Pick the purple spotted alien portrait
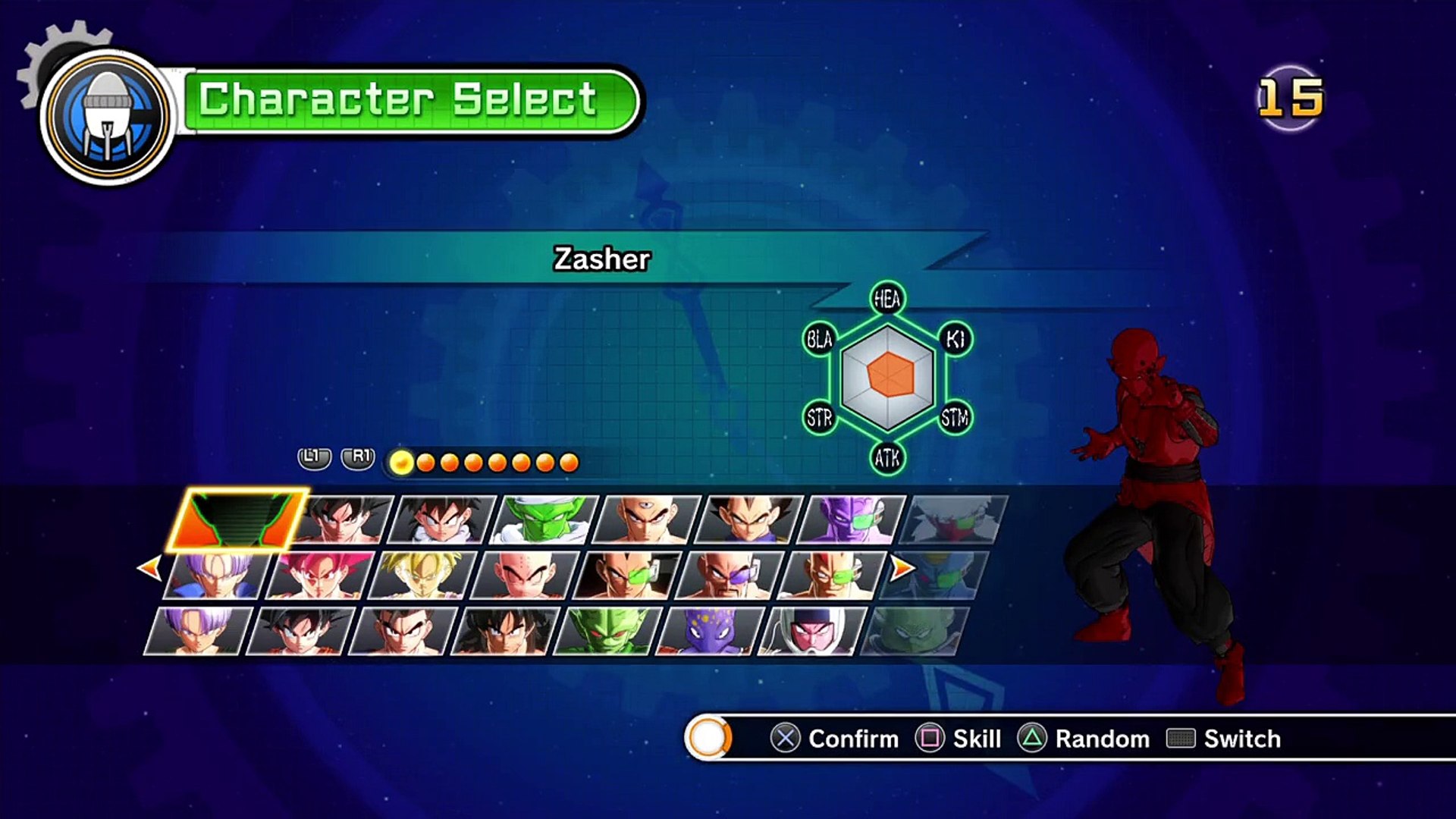Image resolution: width=1456 pixels, height=819 pixels. 710,631
